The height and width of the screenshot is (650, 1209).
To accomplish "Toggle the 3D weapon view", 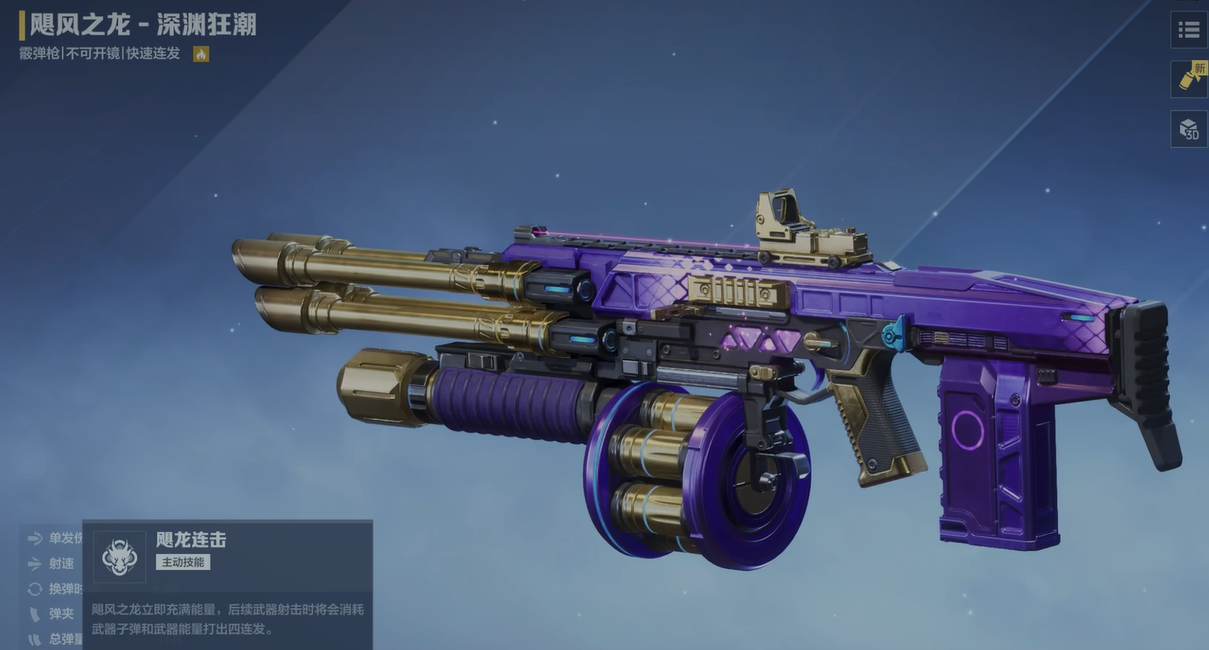I will [x=1188, y=129].
